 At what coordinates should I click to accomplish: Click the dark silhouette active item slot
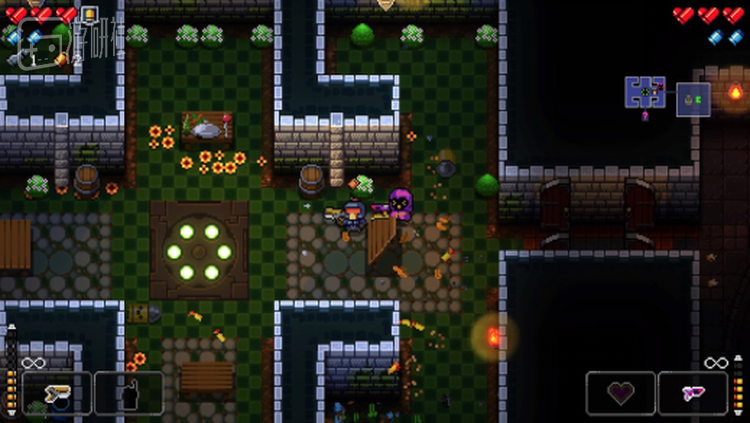(129, 392)
